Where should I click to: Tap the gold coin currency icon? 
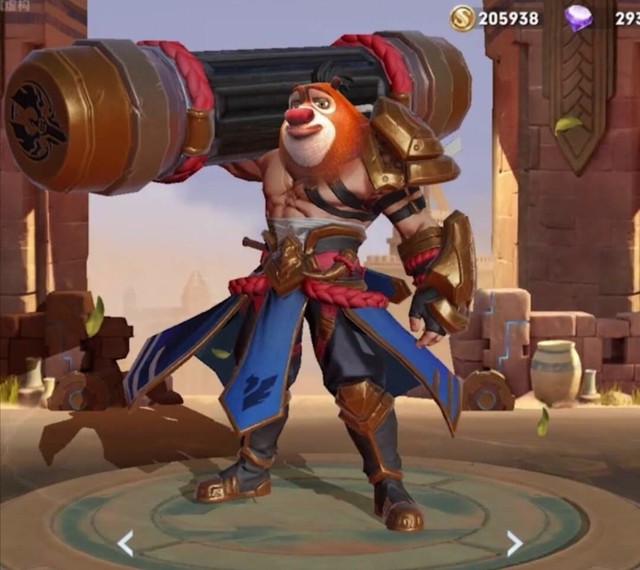point(462,17)
